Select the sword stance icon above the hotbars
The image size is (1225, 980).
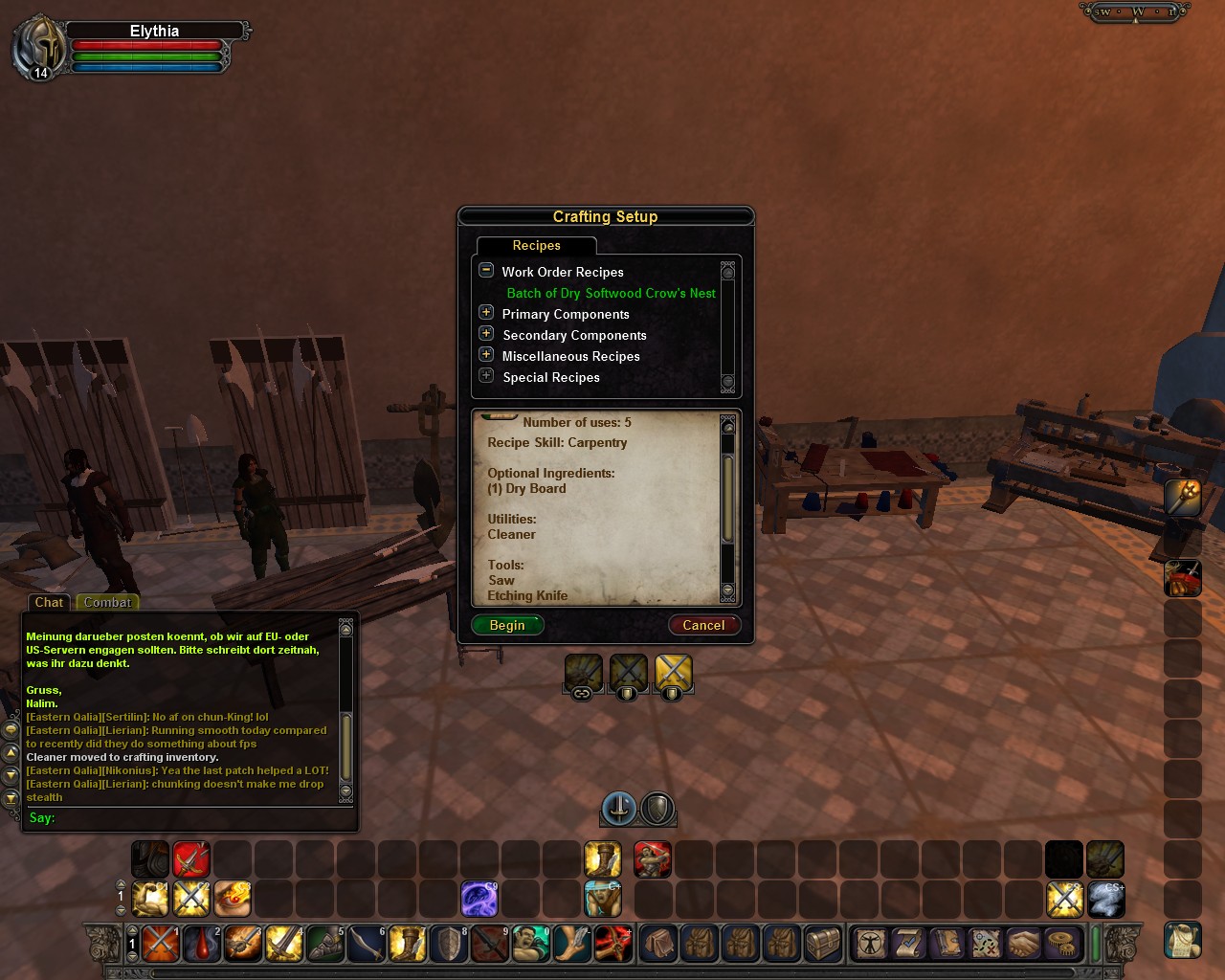[619, 809]
